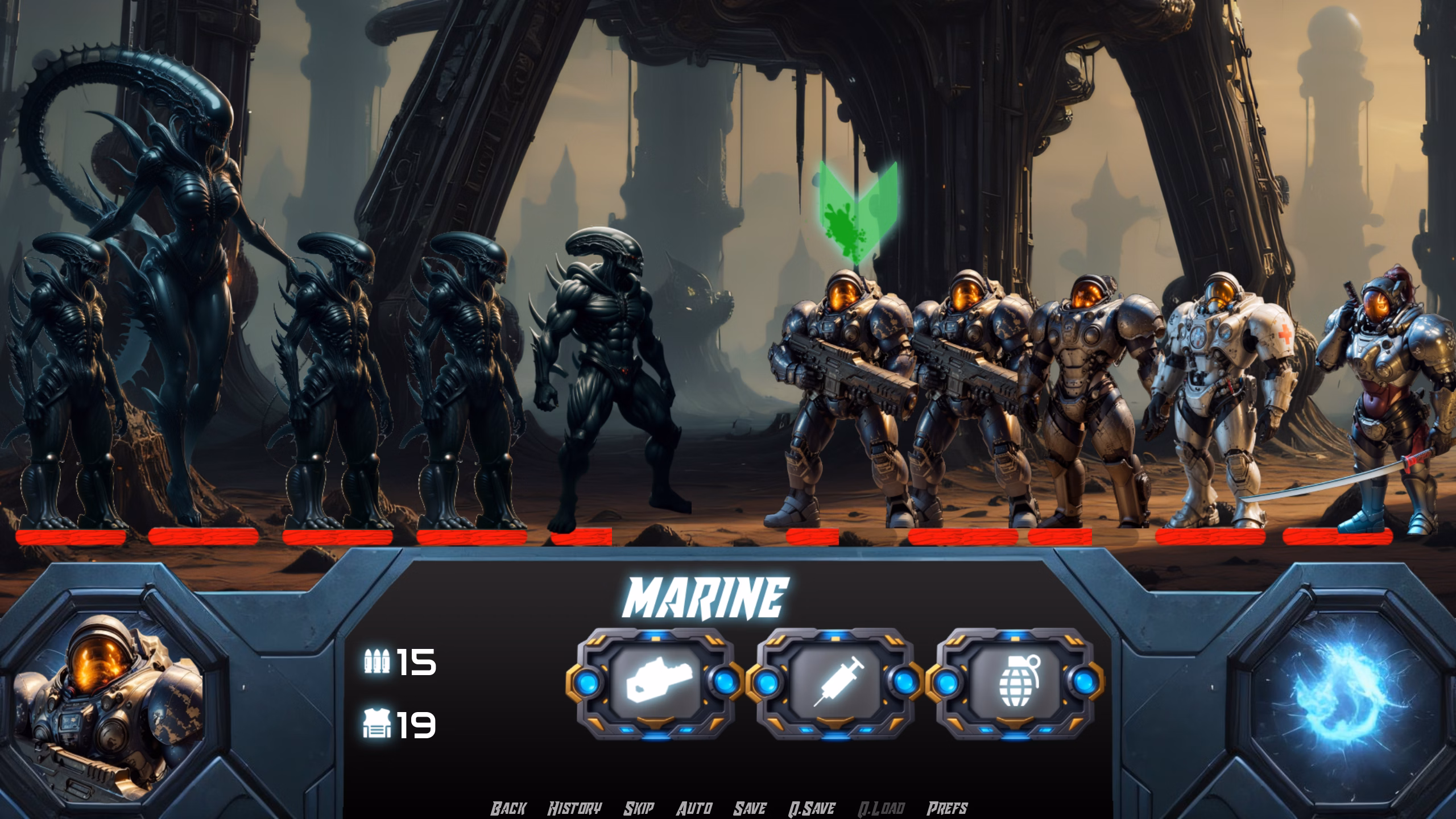Activate the grenade ability
The width and height of the screenshot is (1456, 819).
pos(1015,682)
